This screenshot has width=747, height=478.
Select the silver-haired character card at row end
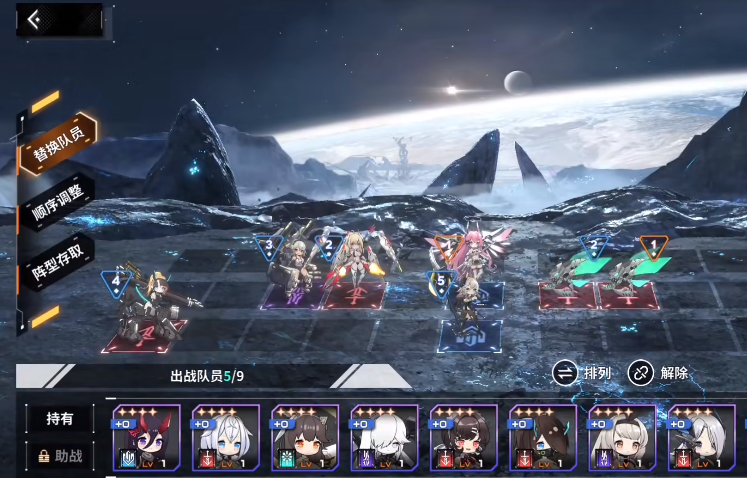[x=702, y=438]
